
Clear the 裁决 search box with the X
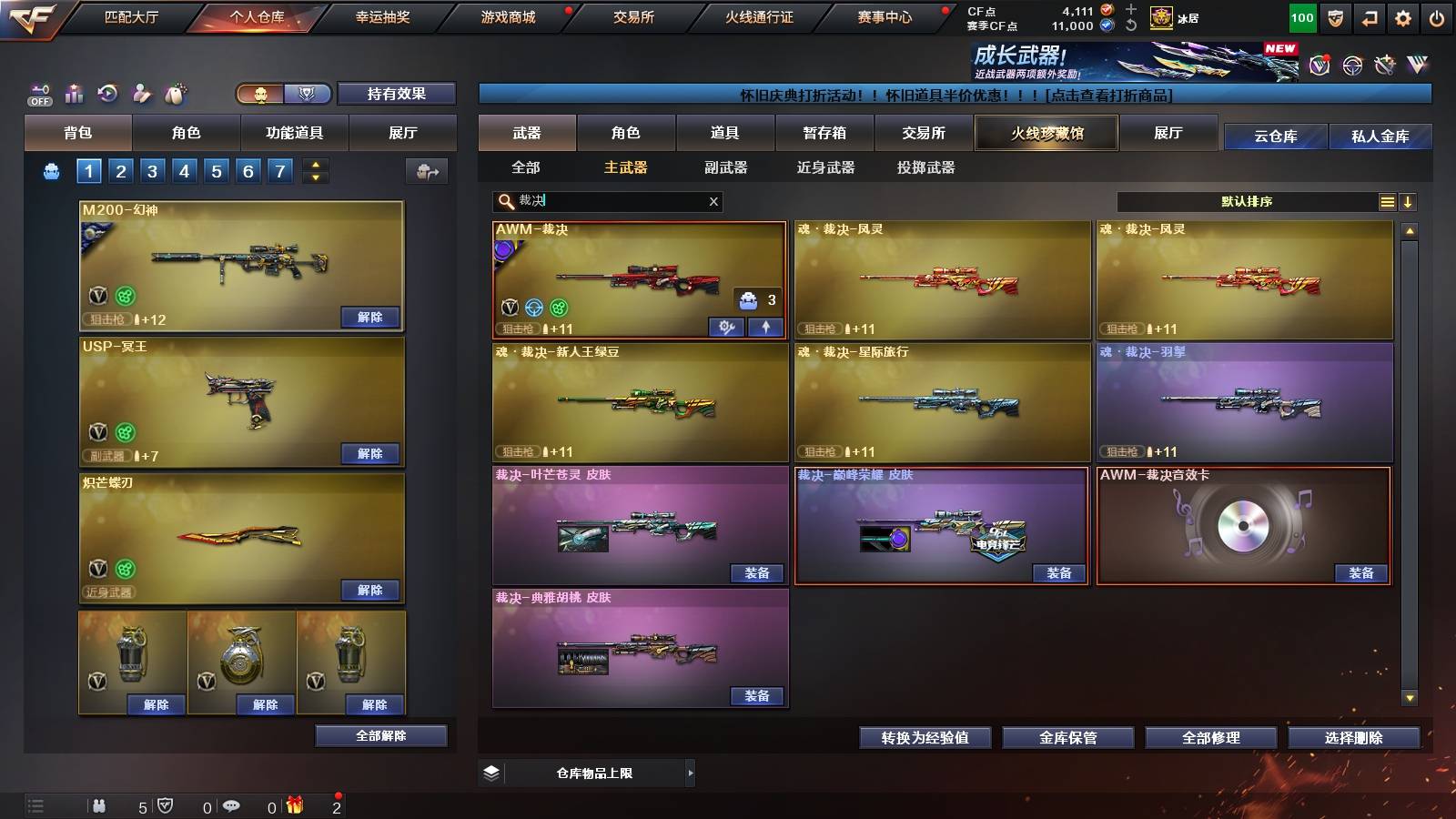coord(713,201)
